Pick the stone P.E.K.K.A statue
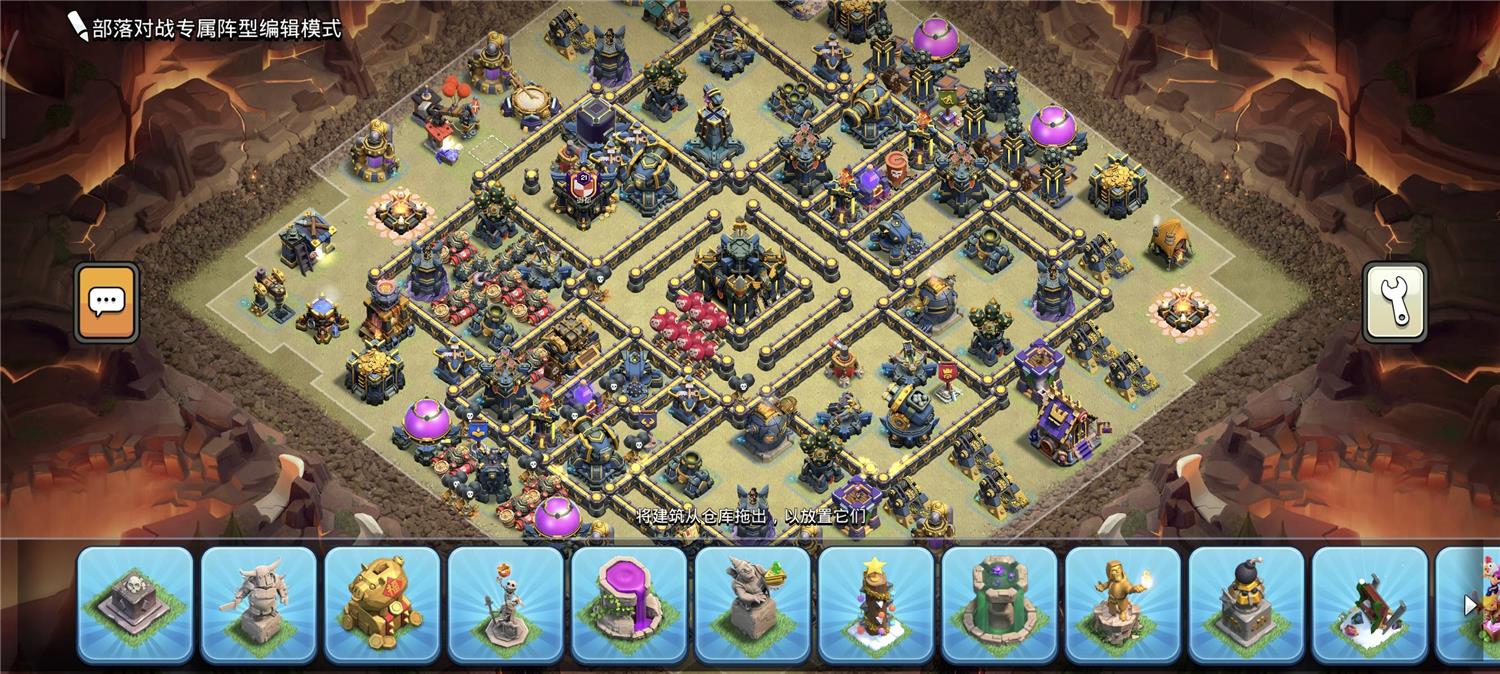The height and width of the screenshot is (674, 1500). click(x=258, y=604)
